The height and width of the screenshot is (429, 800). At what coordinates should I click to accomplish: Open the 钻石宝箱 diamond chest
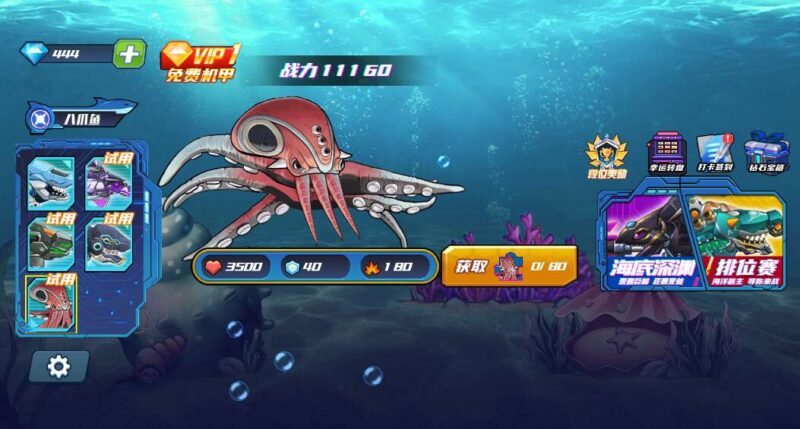pos(767,155)
